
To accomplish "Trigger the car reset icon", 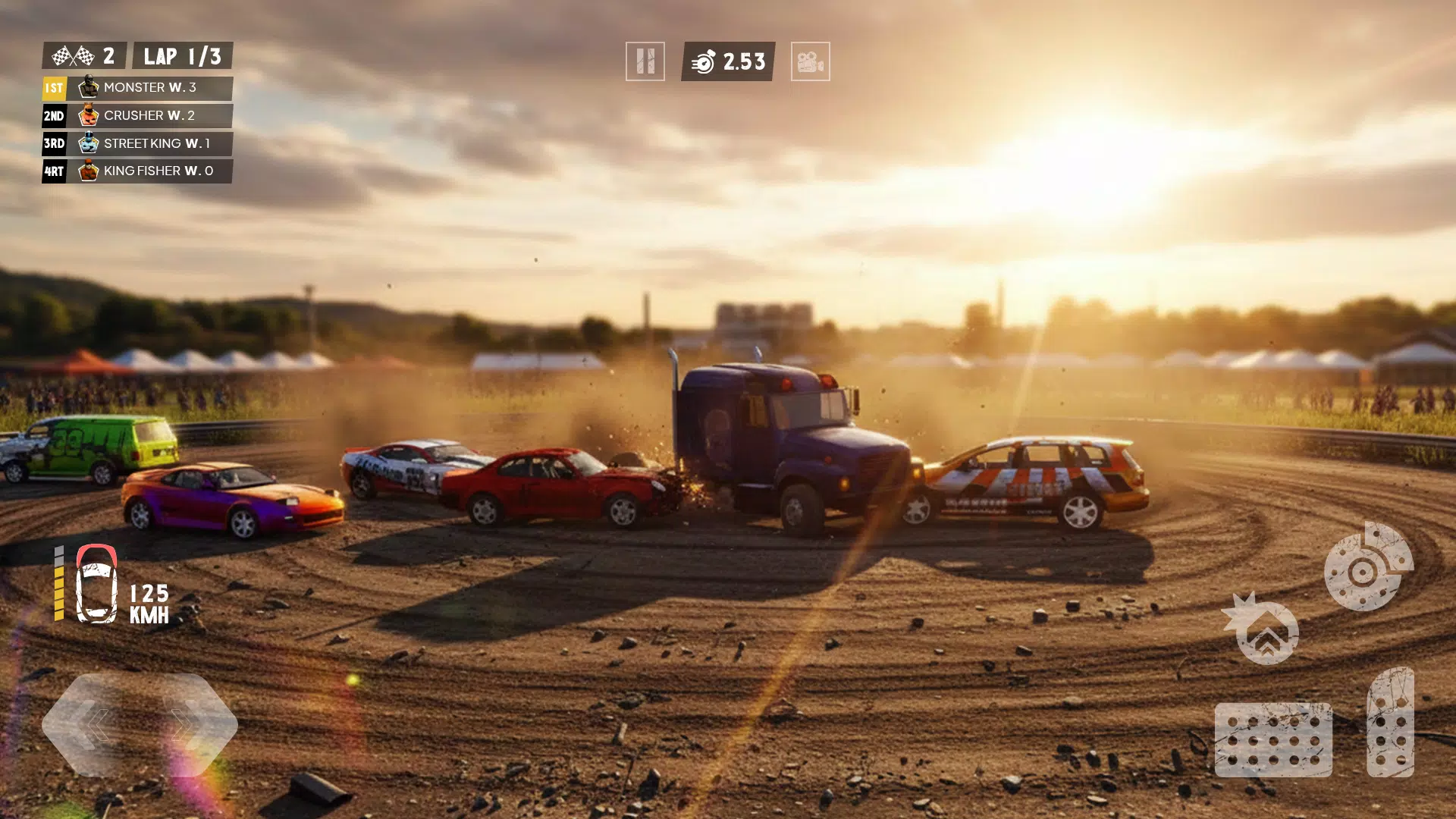I will pos(1264,631).
